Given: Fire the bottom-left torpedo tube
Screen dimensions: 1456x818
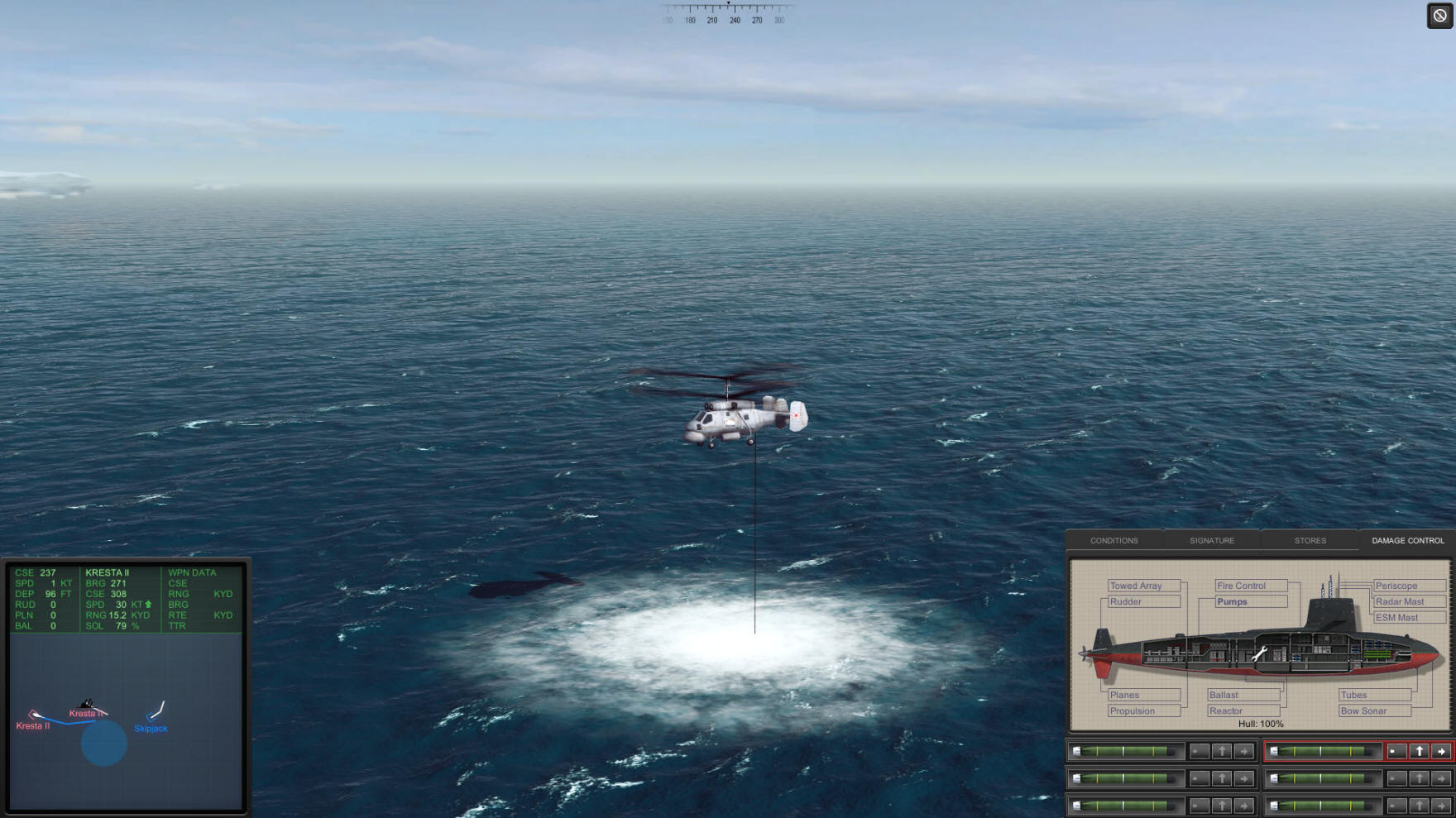Looking at the screenshot, I should tap(1244, 806).
